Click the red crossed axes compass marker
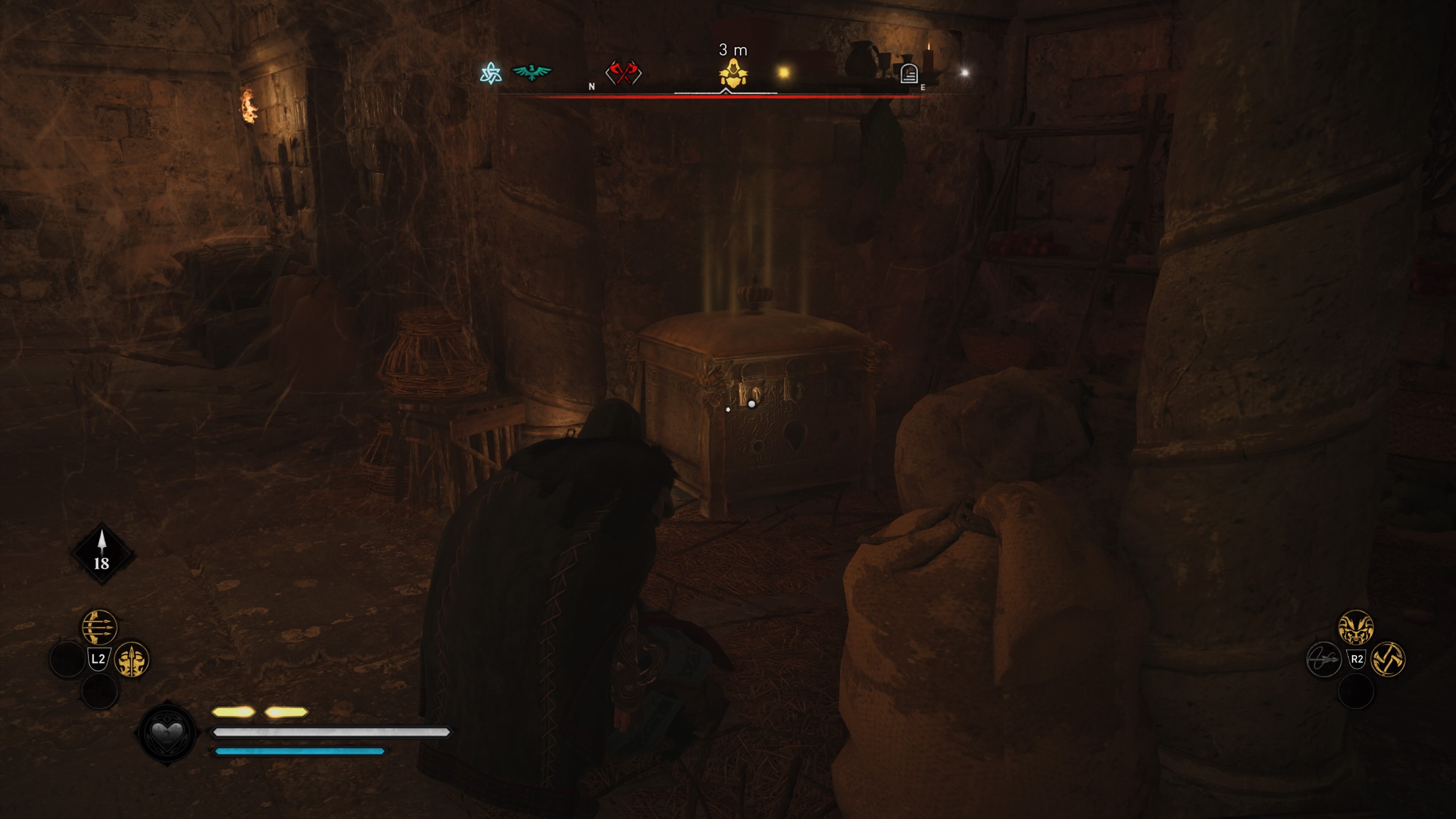This screenshot has height=819, width=1456. pos(623,73)
